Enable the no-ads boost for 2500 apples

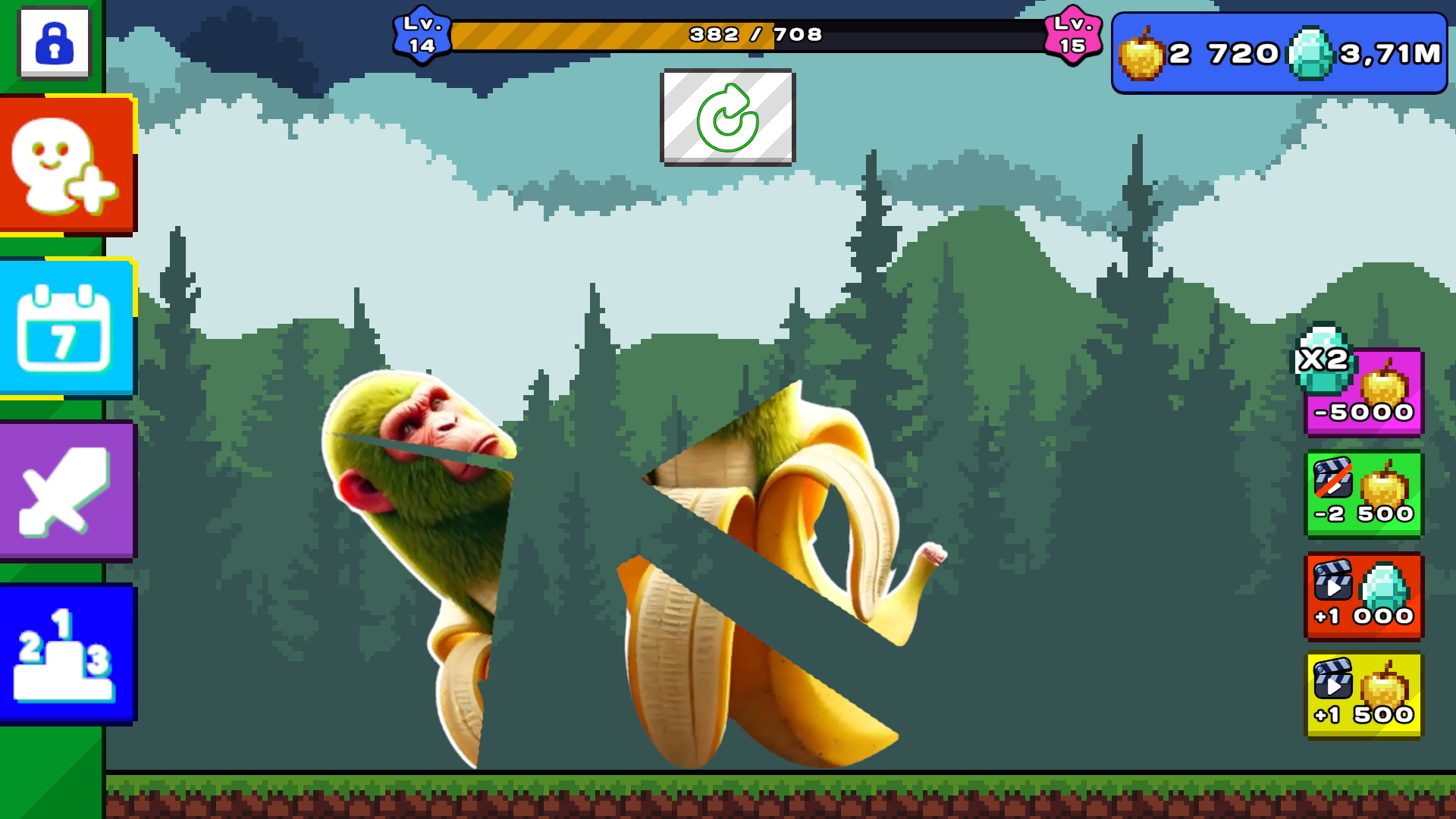point(1364,494)
